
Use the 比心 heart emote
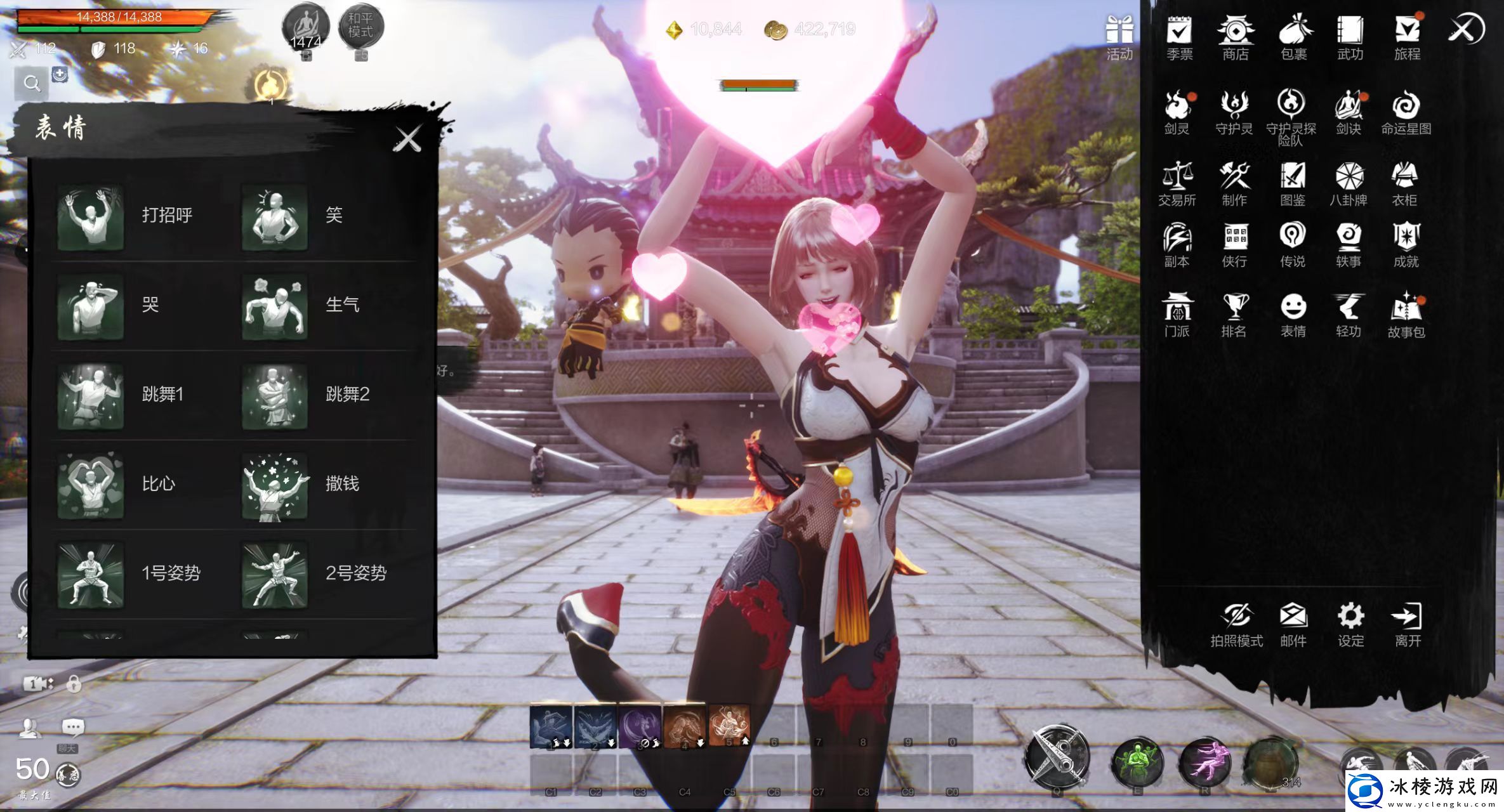(91, 485)
